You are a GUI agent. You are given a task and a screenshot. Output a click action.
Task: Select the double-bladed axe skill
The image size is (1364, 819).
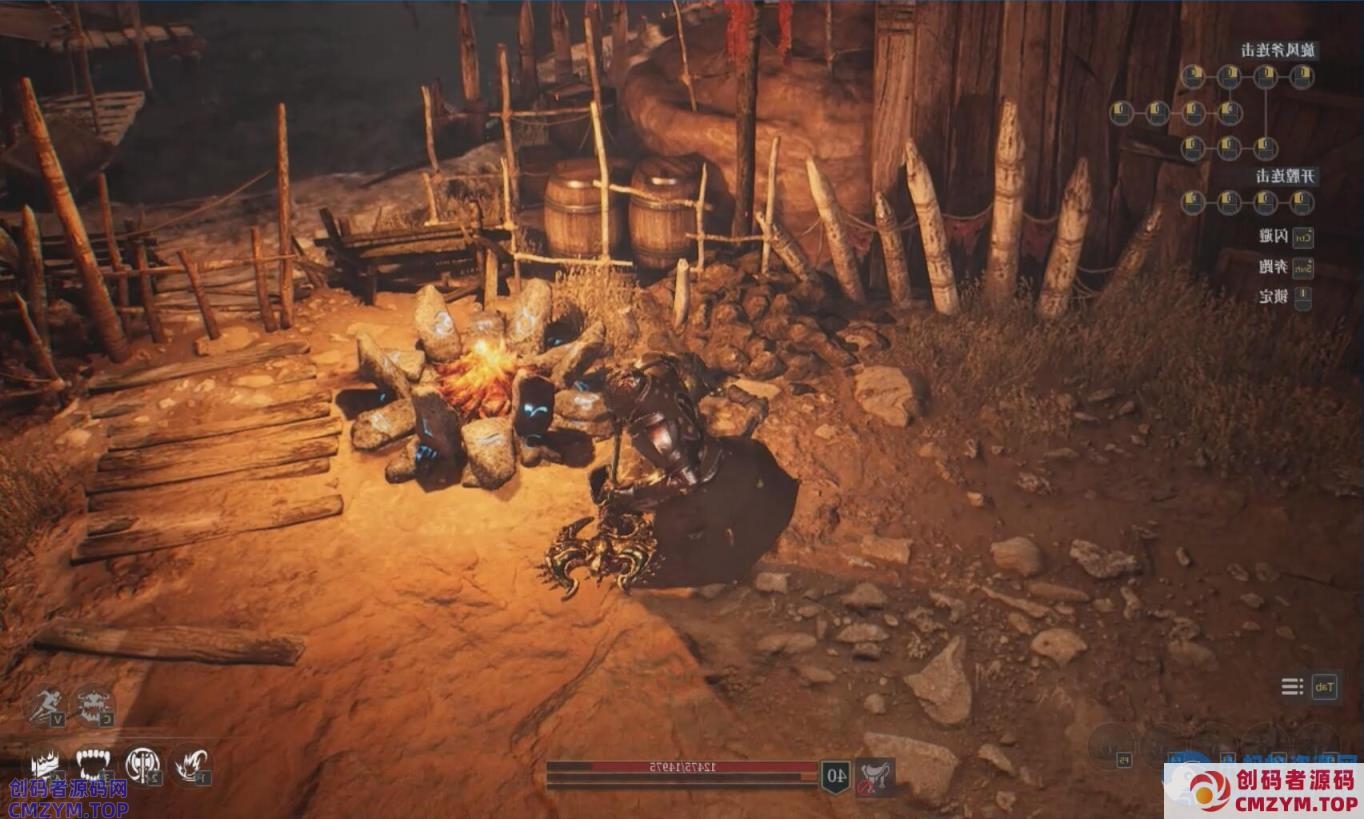click(142, 766)
